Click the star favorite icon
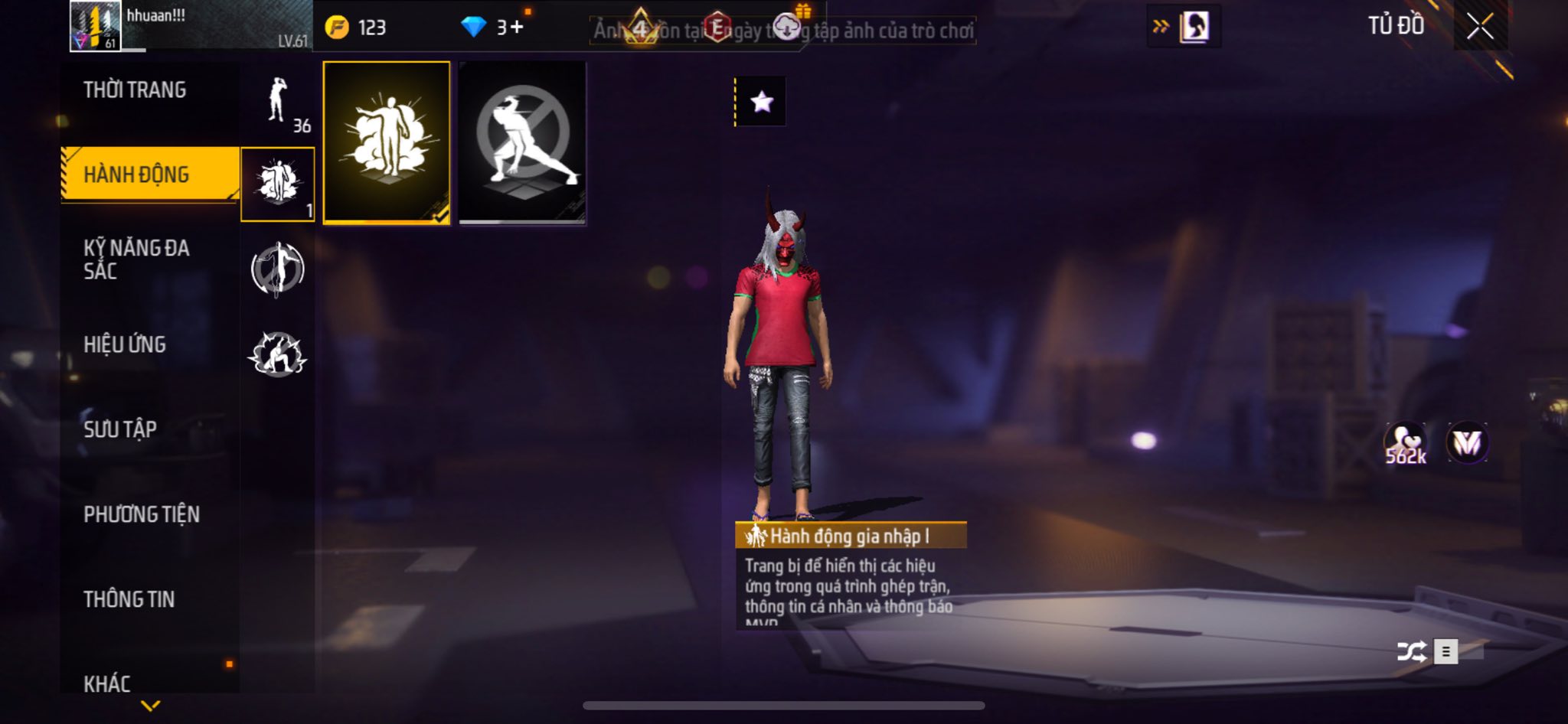The width and height of the screenshot is (1568, 724). [x=761, y=102]
